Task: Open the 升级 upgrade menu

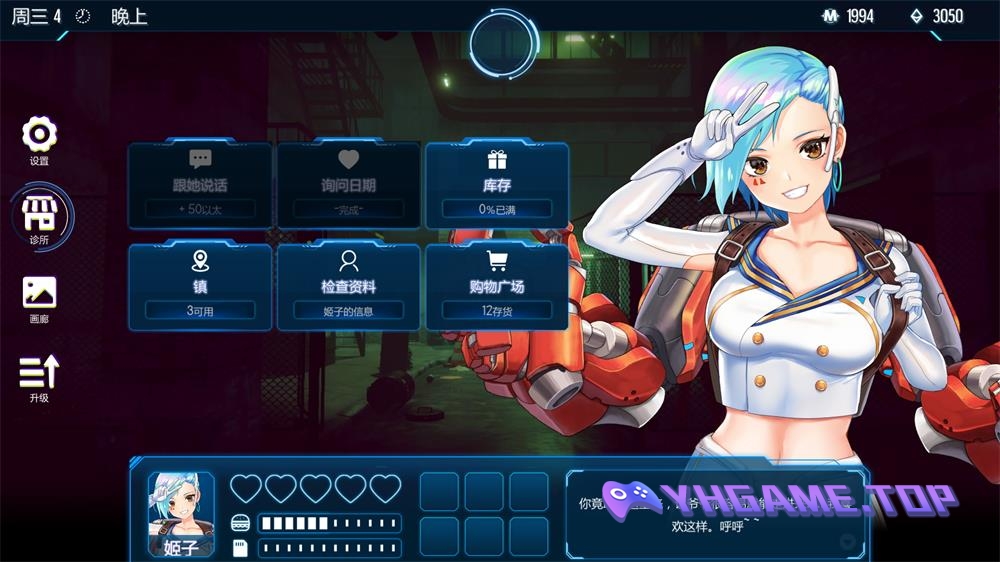Action: [39, 376]
